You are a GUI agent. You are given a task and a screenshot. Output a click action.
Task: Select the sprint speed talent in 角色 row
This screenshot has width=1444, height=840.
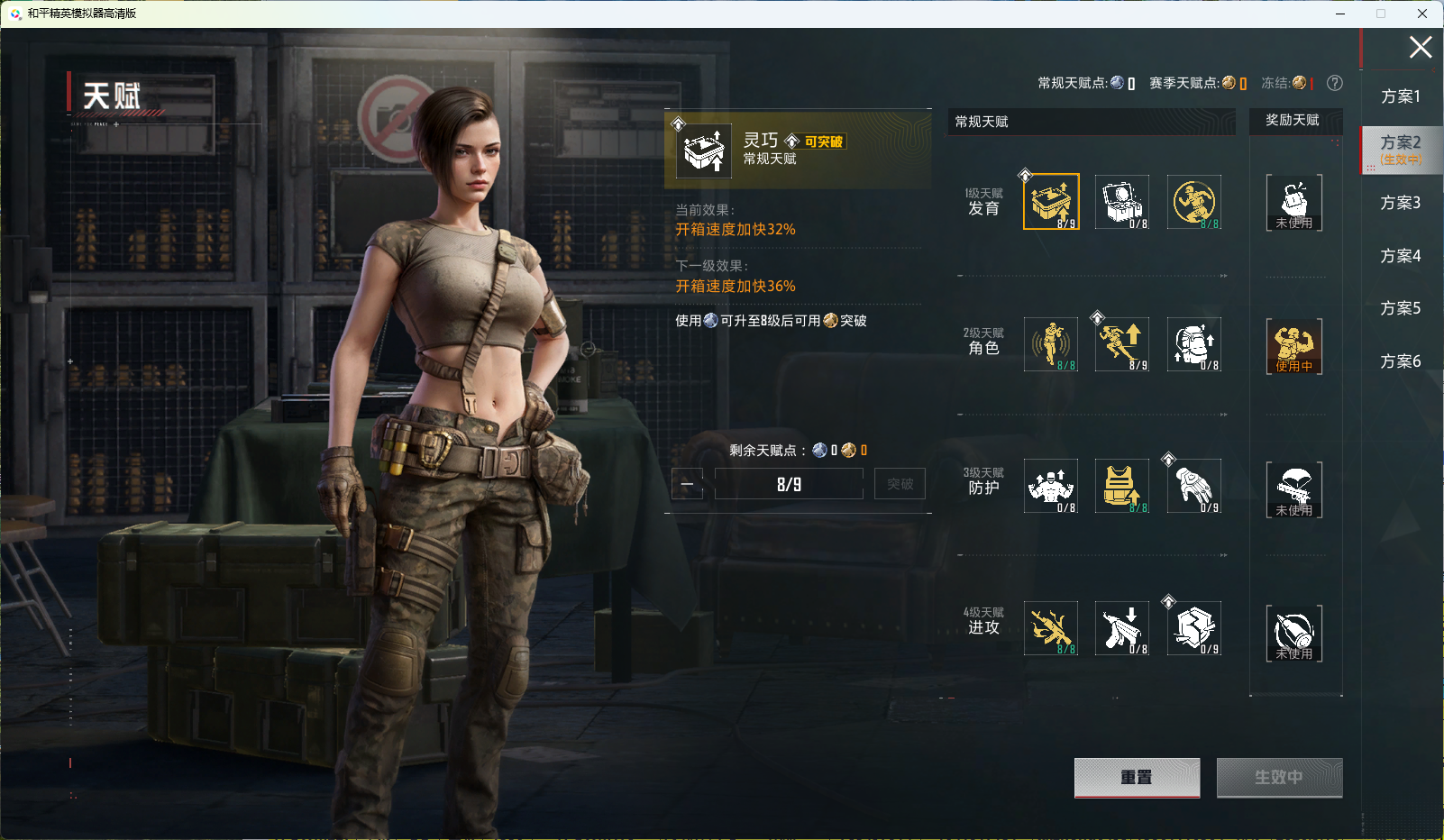point(1121,344)
